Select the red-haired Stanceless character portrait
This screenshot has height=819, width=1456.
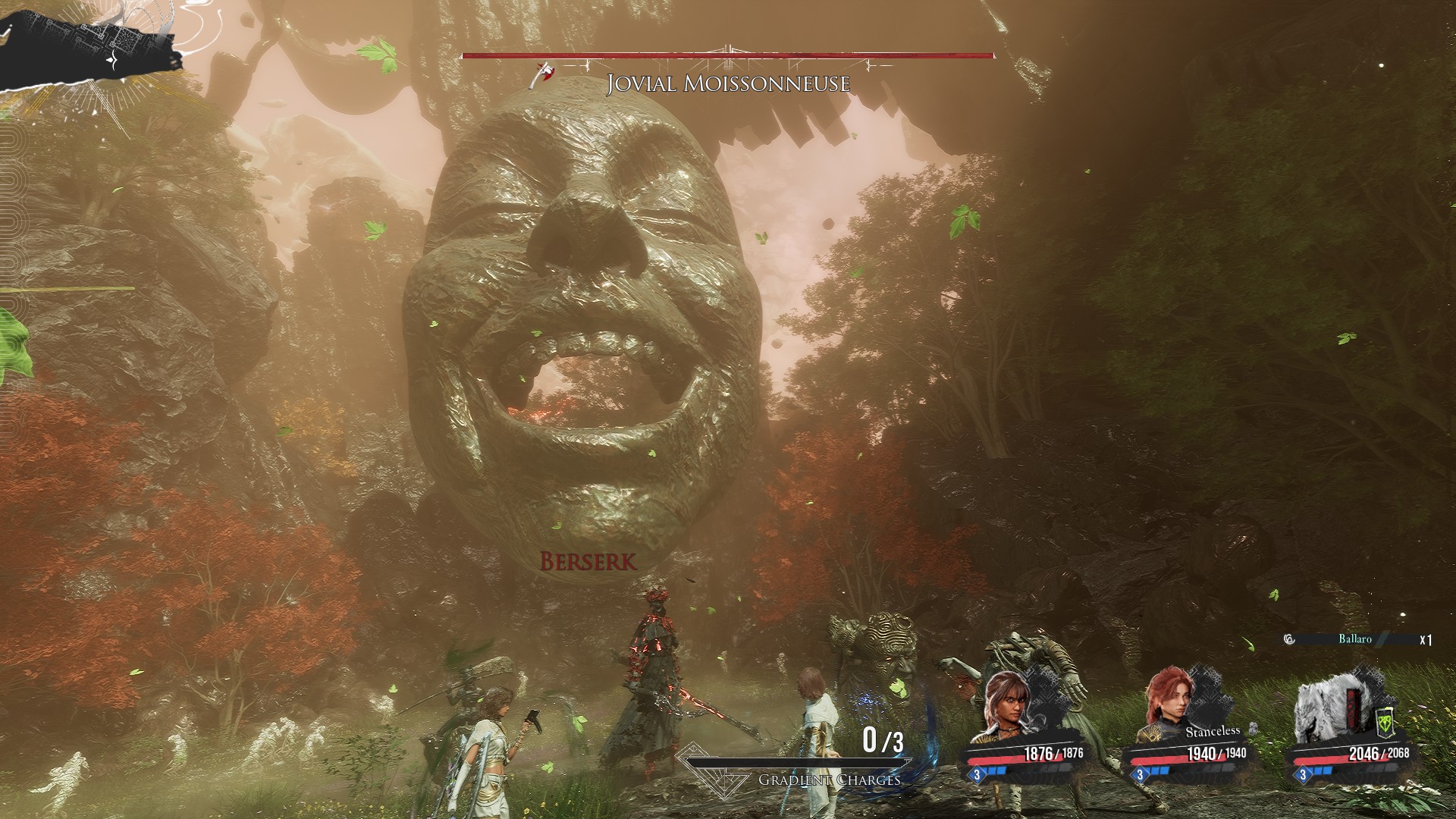click(1172, 707)
